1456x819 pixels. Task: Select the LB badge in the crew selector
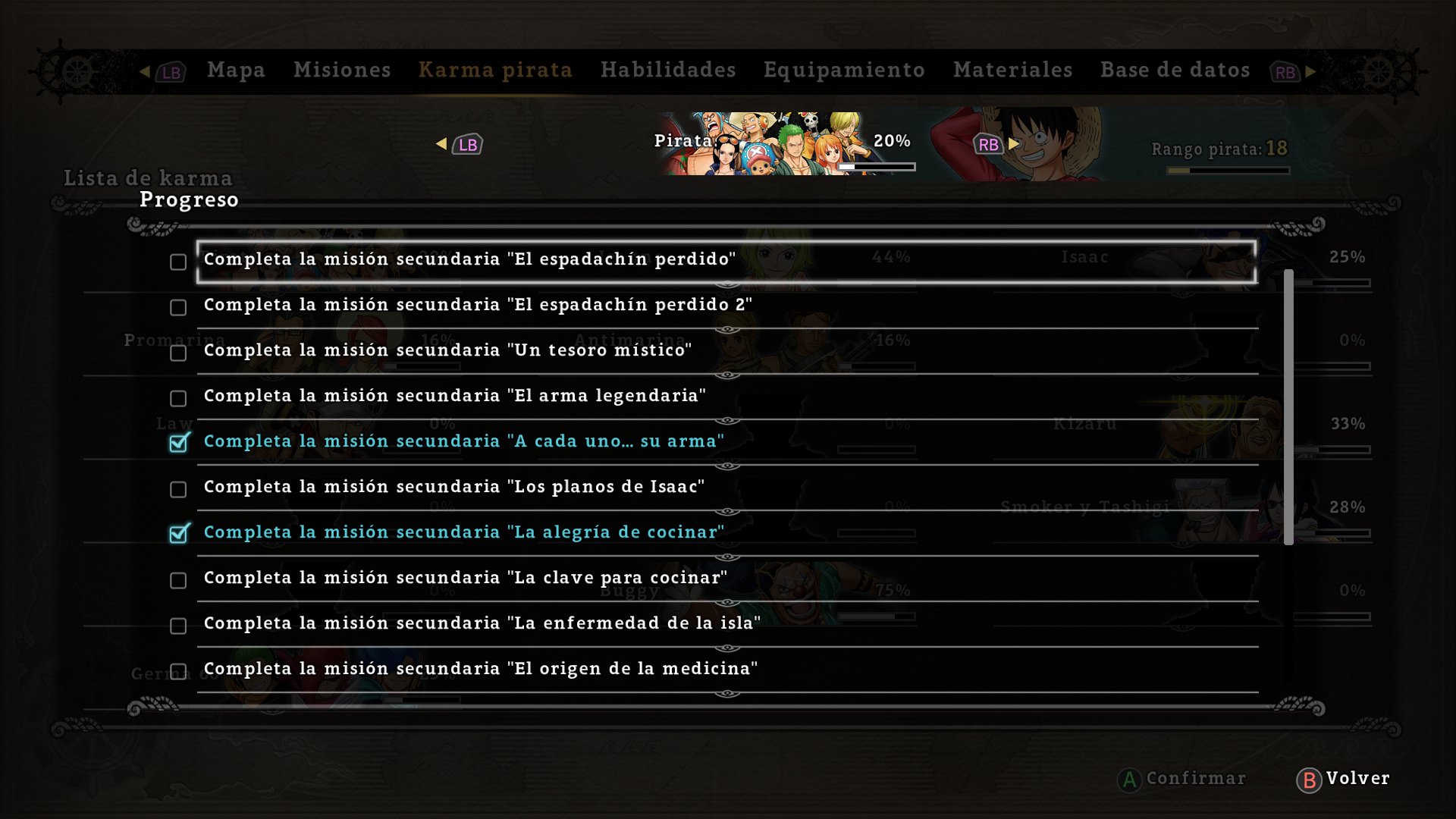tap(466, 144)
